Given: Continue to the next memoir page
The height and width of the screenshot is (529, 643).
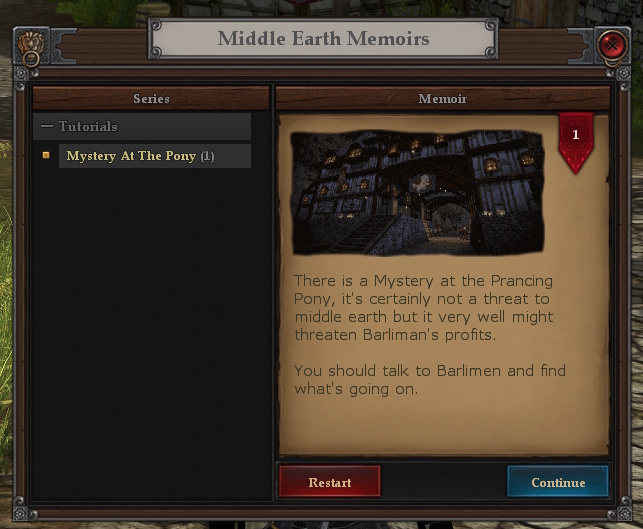Looking at the screenshot, I should 557,482.
